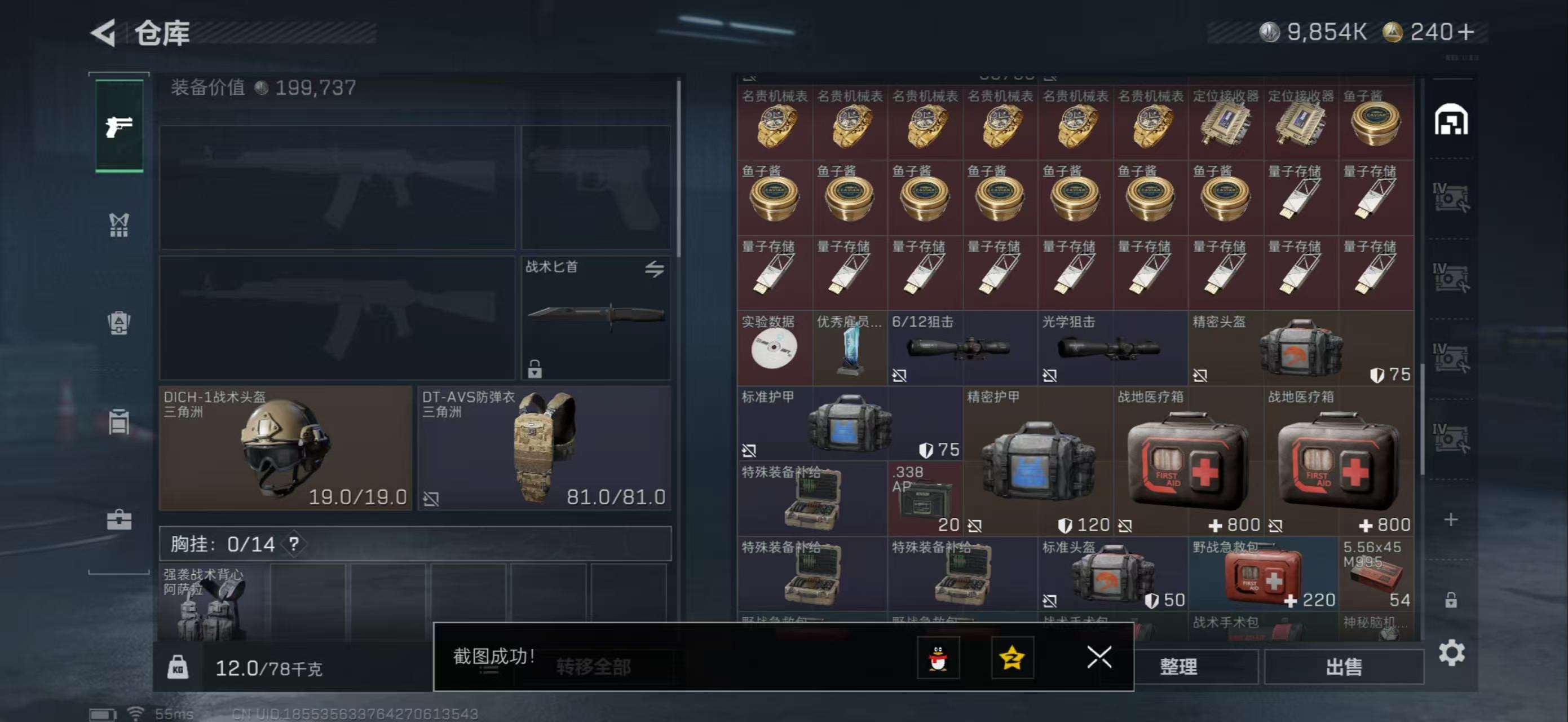This screenshot has height=722, width=1568.
Task: Share screenshot via the QQ penguin icon
Action: [x=940, y=658]
